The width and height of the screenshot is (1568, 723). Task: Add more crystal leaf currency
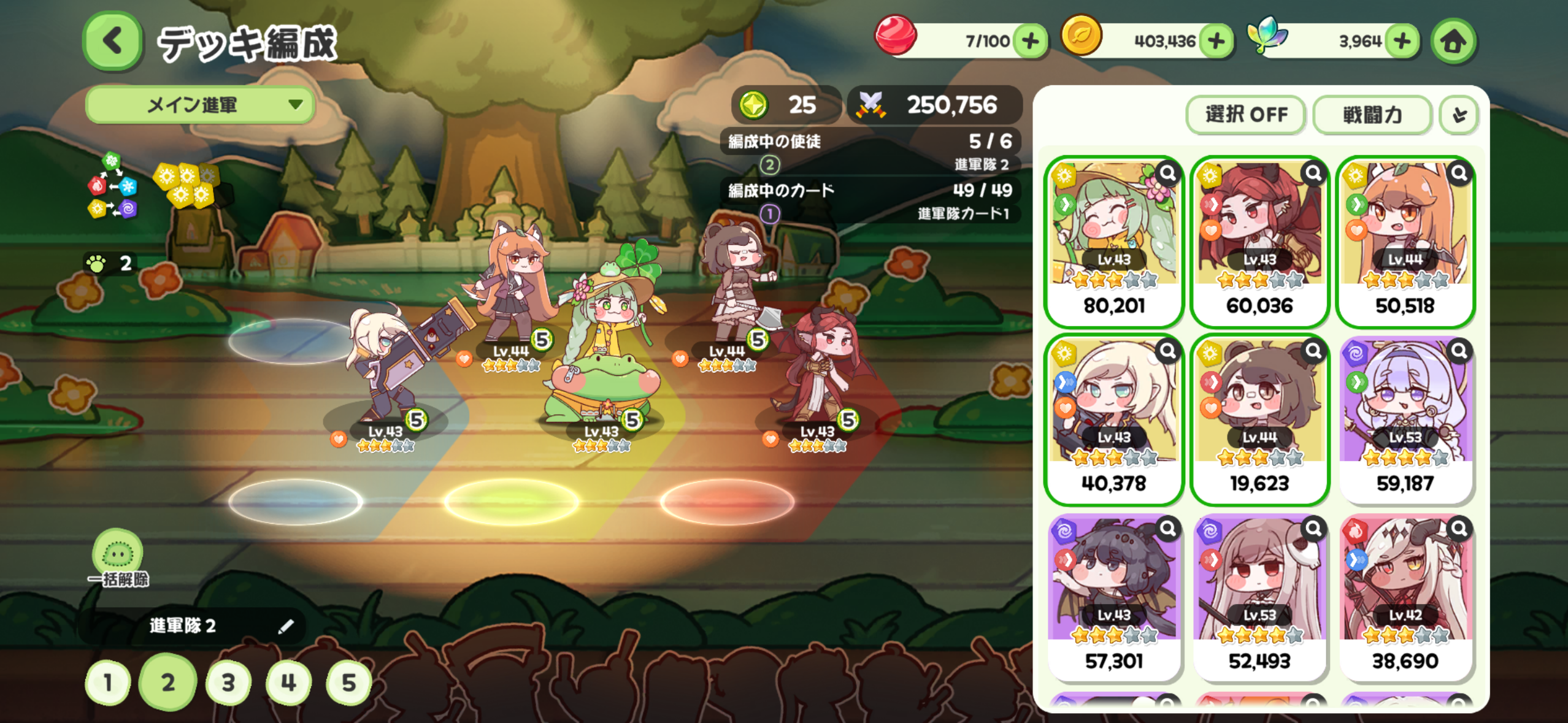point(1402,42)
